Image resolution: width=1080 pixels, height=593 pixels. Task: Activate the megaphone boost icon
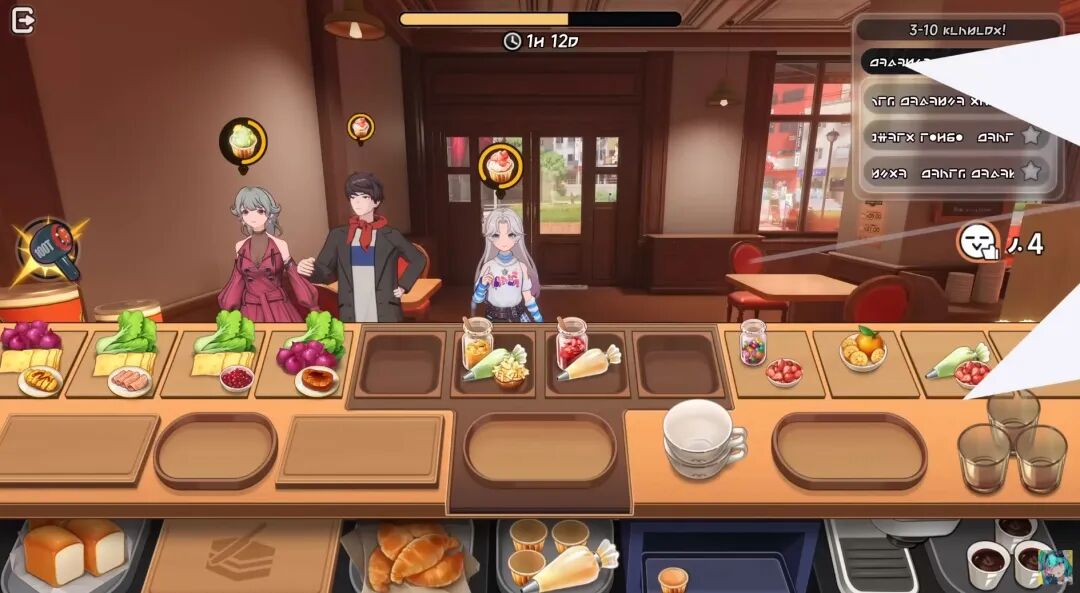(48, 249)
